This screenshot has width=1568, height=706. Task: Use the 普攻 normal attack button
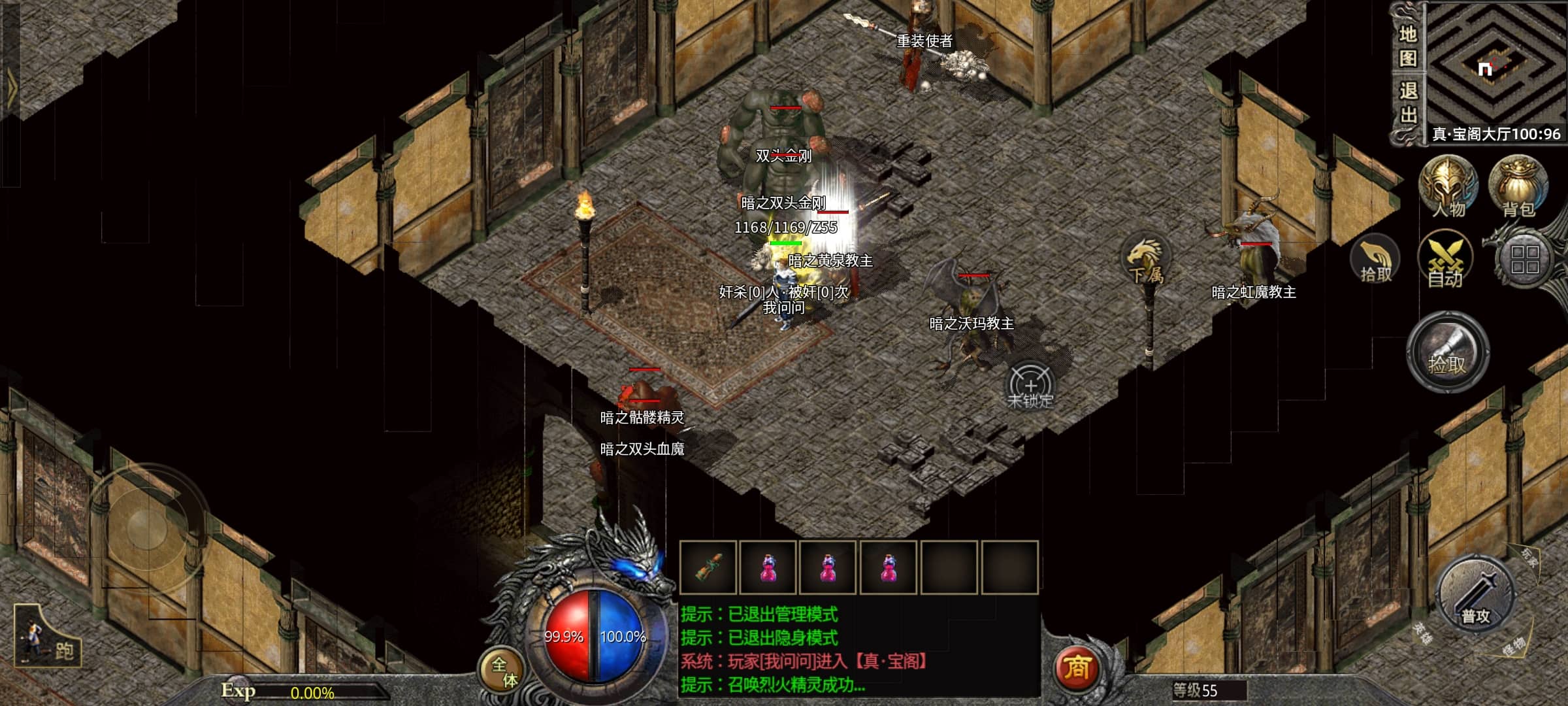point(1476,596)
